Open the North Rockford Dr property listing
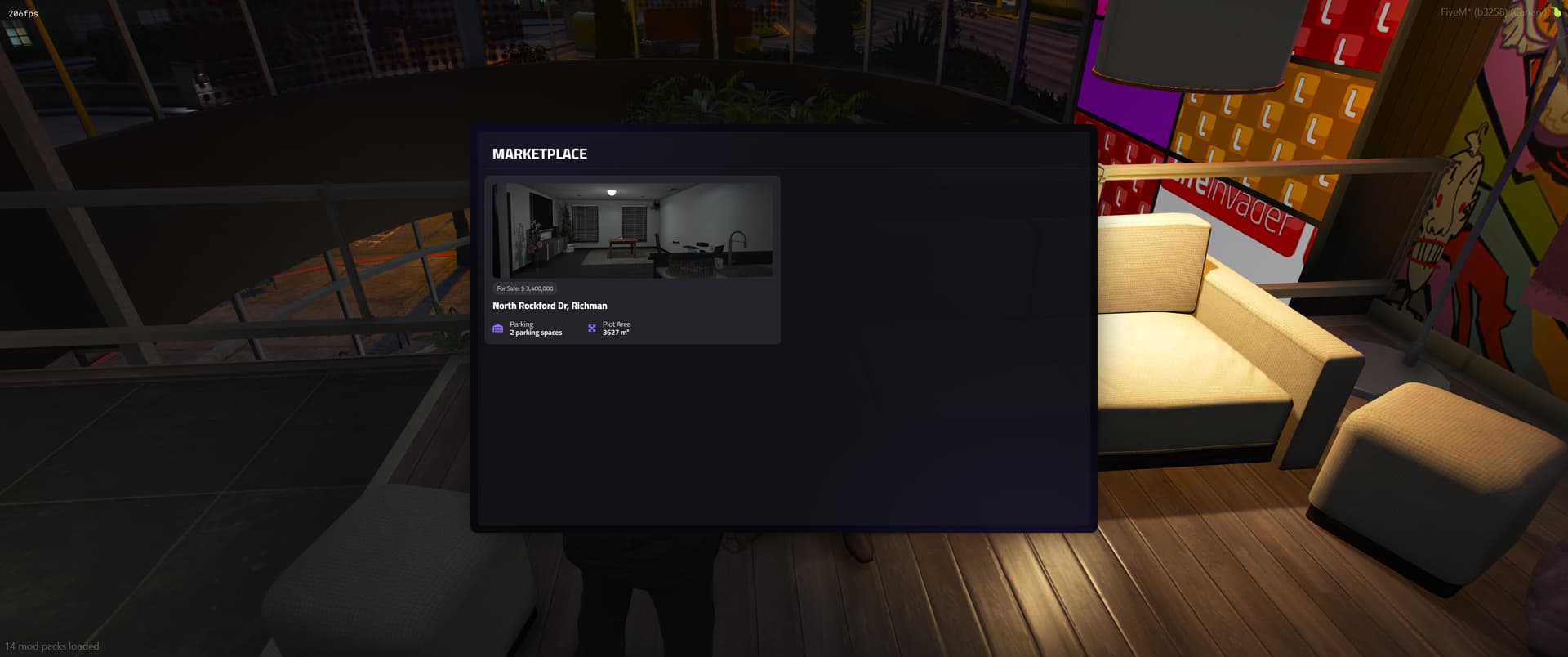 633,259
